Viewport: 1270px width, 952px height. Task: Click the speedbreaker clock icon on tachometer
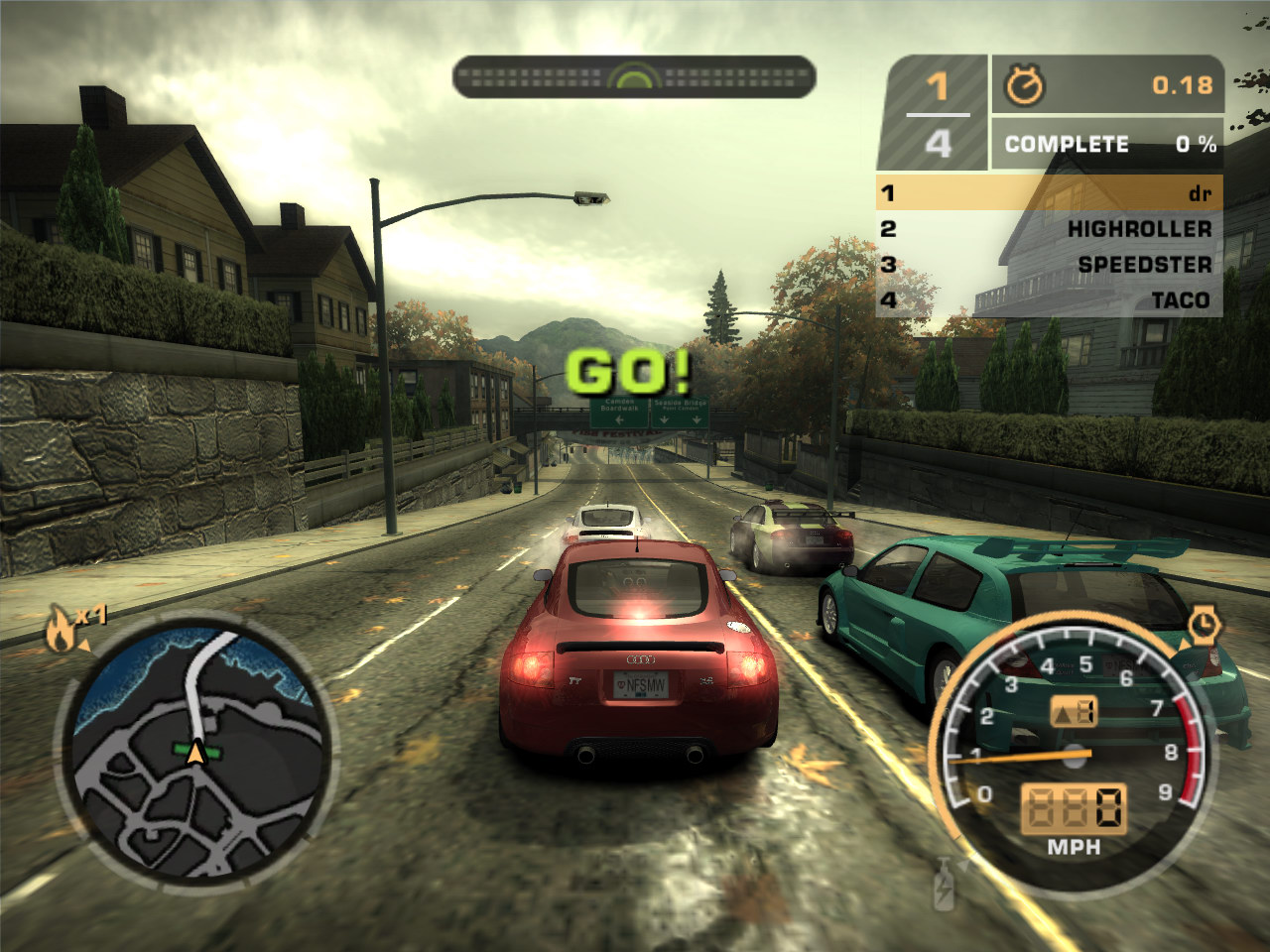point(1204,625)
